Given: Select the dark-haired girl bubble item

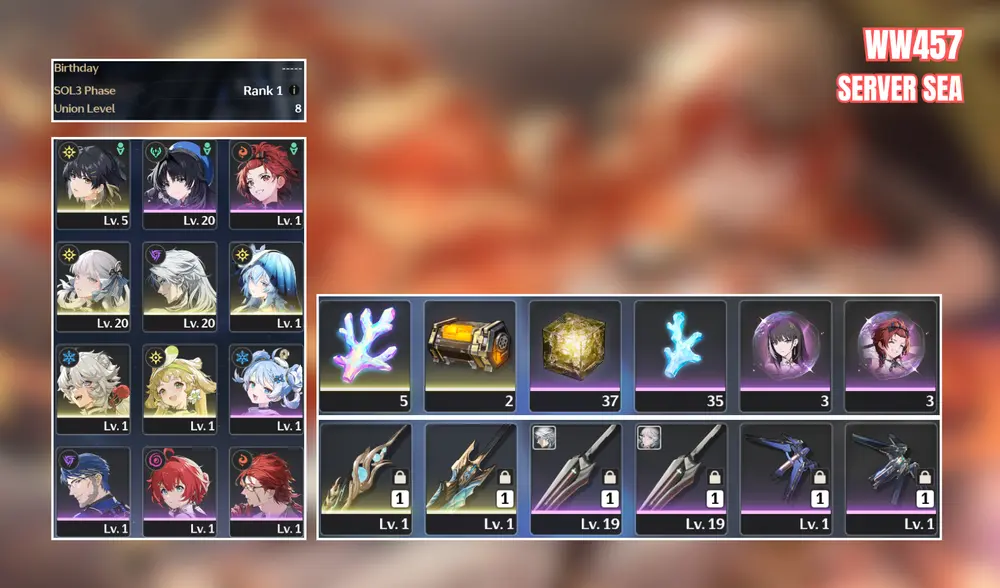Looking at the screenshot, I should point(786,350).
